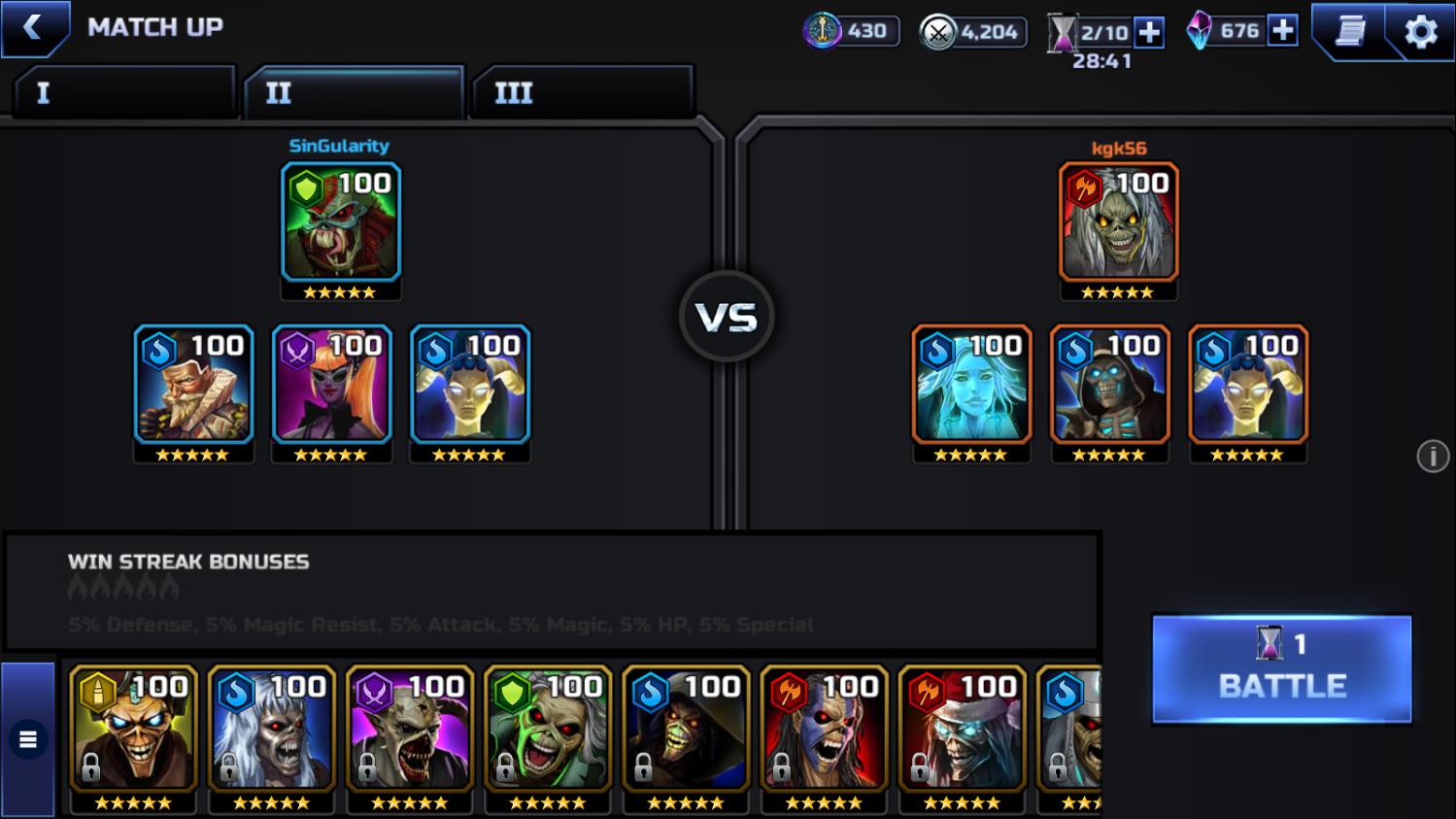Viewport: 1456px width, 819px height.
Task: Start the match with the Battle button
Action: (1281, 668)
